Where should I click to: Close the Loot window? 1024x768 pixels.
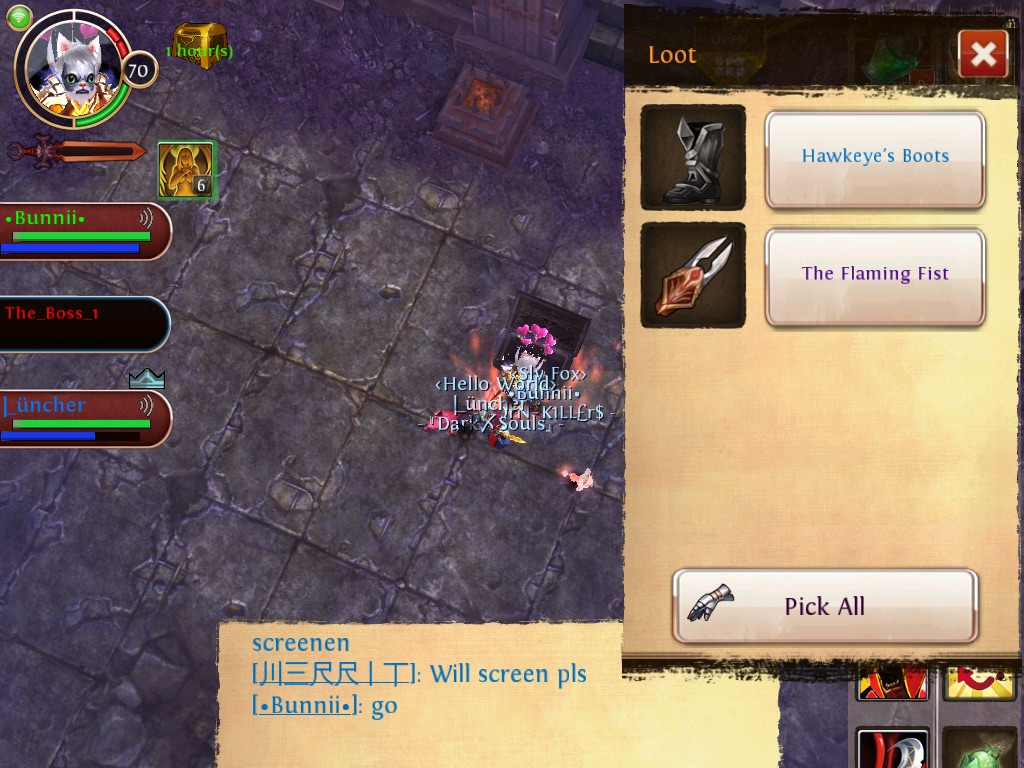click(x=982, y=55)
